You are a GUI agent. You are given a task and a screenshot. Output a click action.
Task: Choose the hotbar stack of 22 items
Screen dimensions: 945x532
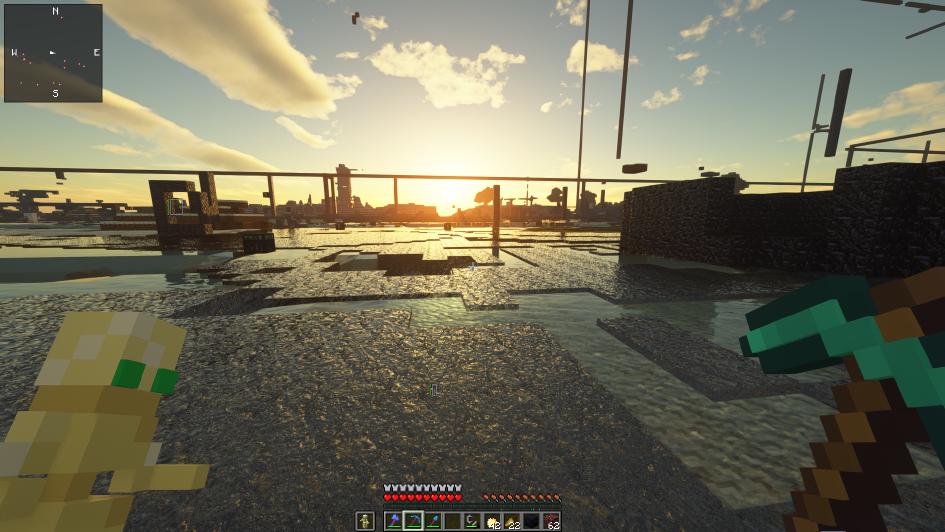coord(511,521)
